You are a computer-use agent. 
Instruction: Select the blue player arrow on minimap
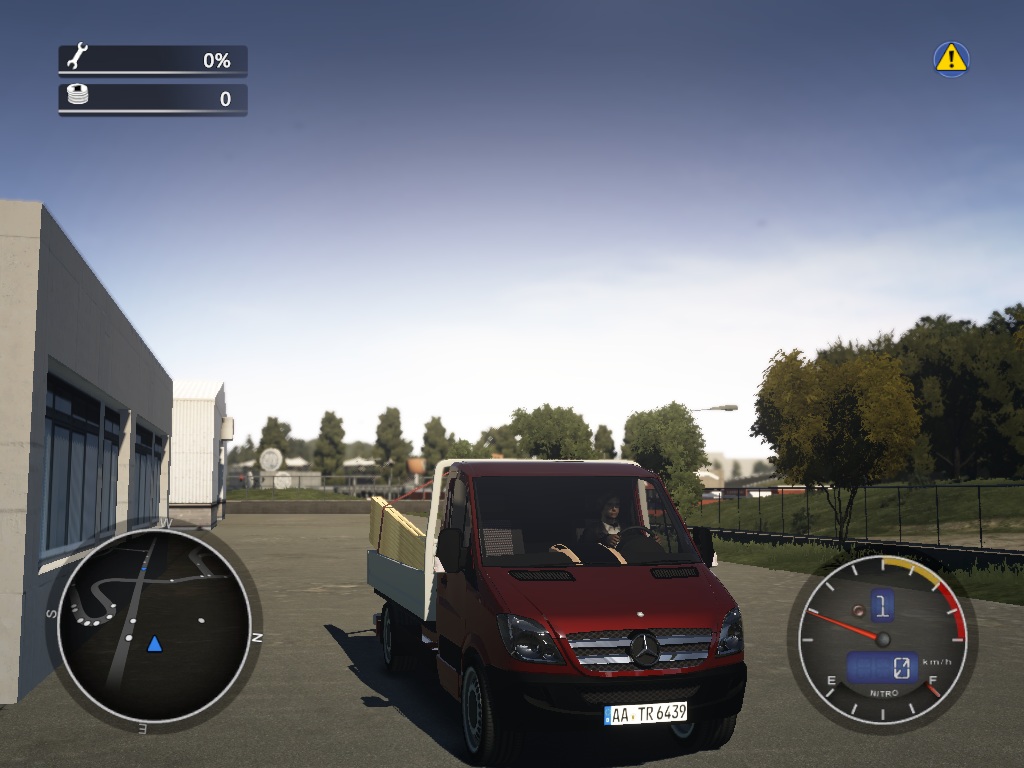(154, 643)
